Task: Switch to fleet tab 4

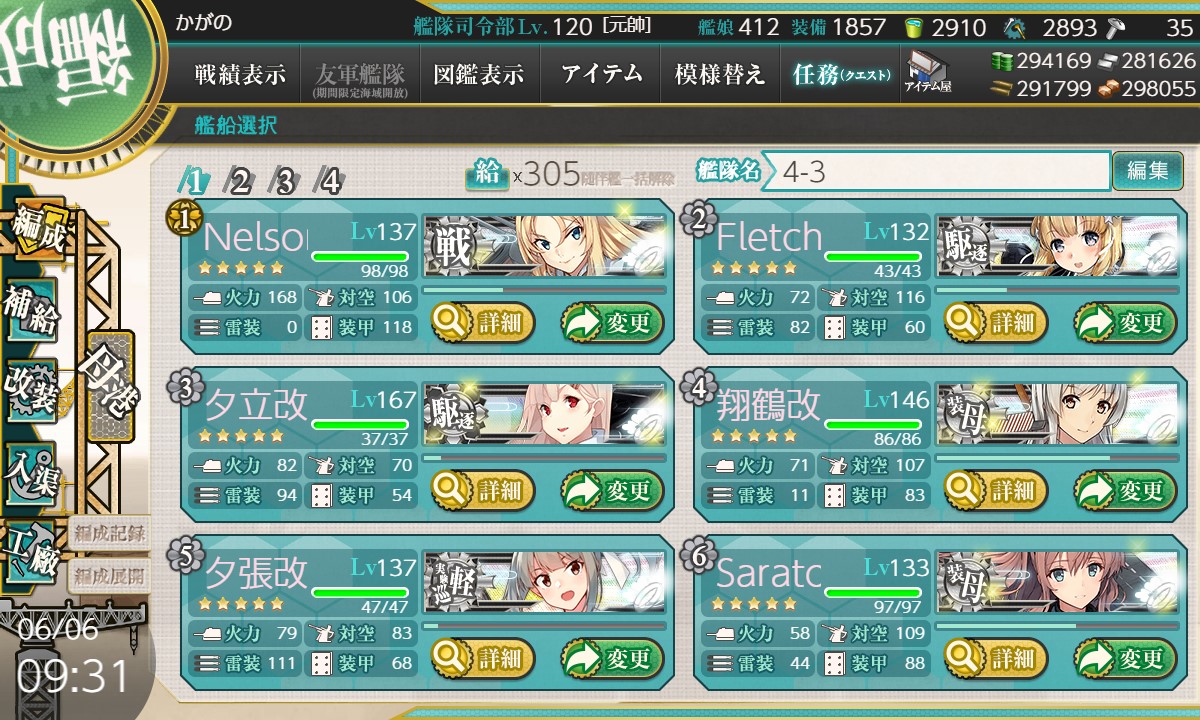Action: 329,181
